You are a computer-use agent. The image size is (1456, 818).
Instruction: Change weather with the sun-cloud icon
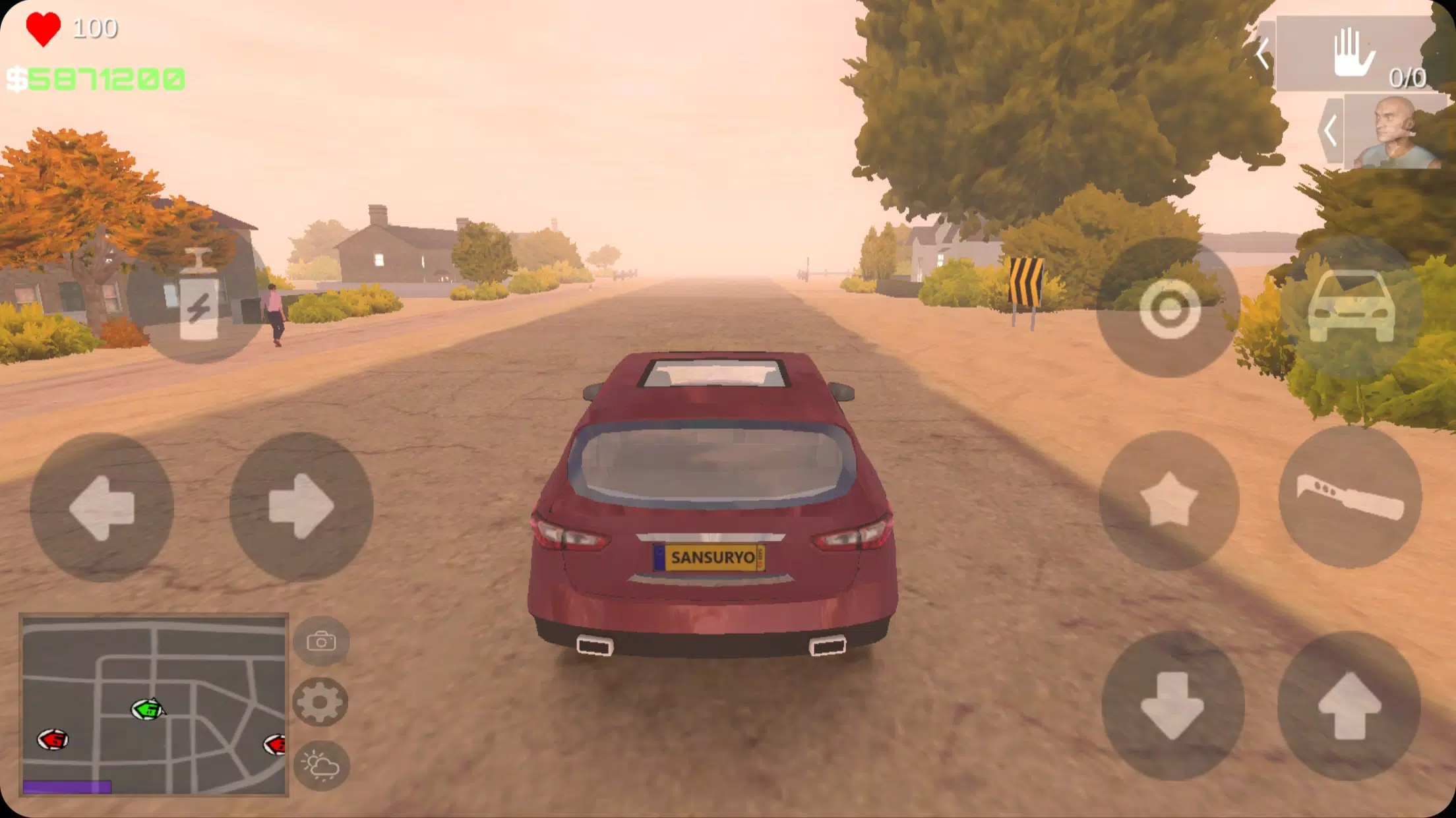coord(321,765)
